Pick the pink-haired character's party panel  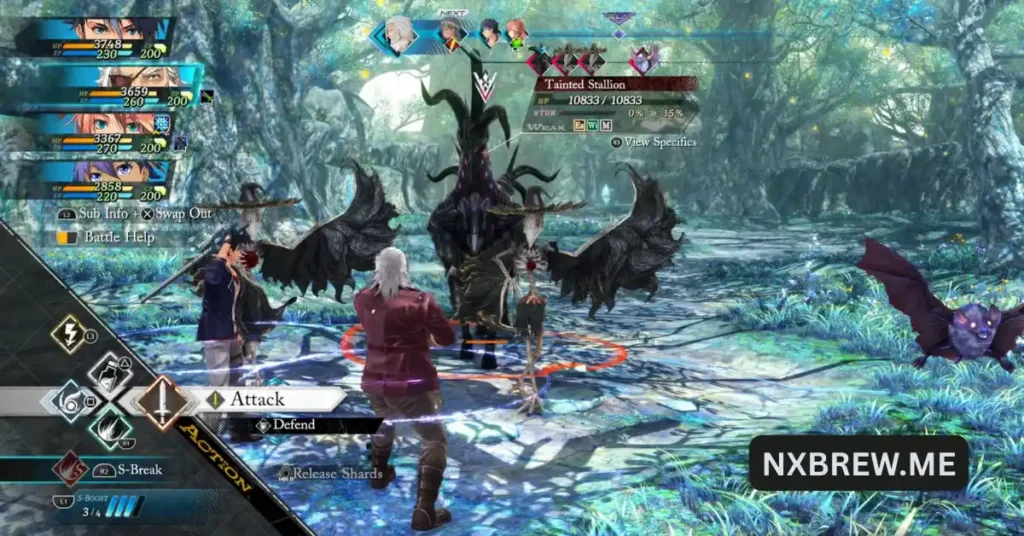coord(100,130)
